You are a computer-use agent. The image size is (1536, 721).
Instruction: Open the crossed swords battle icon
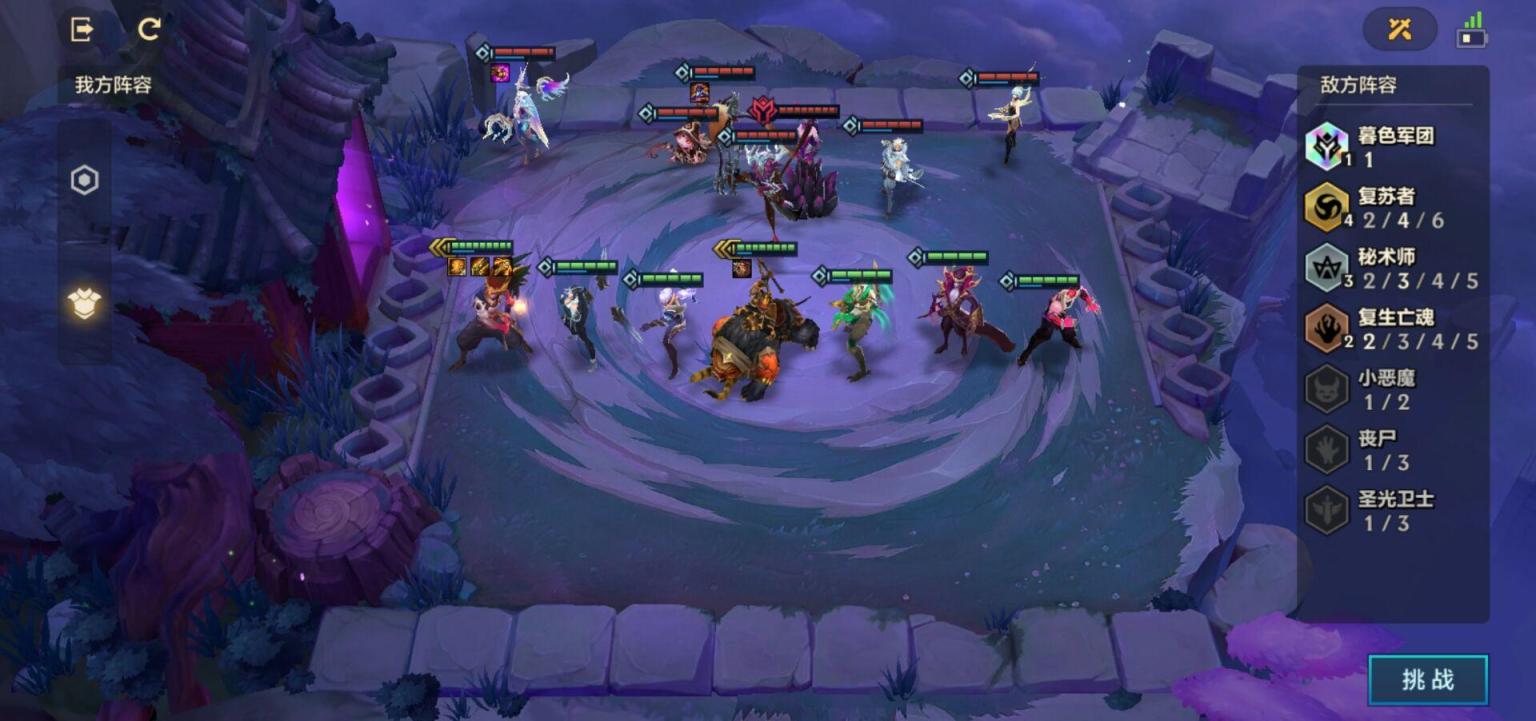(1399, 29)
